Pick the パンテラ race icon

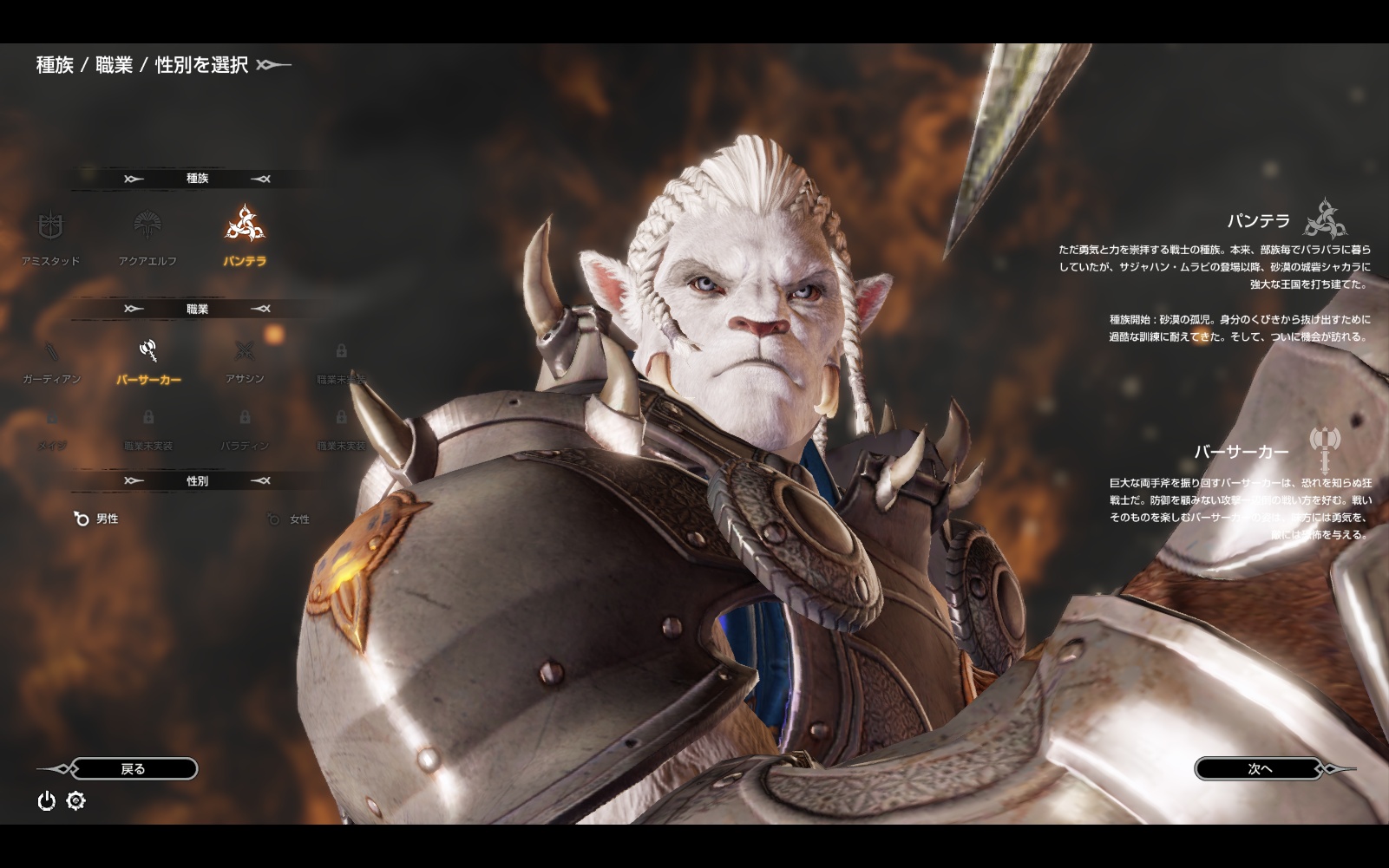coord(245,225)
